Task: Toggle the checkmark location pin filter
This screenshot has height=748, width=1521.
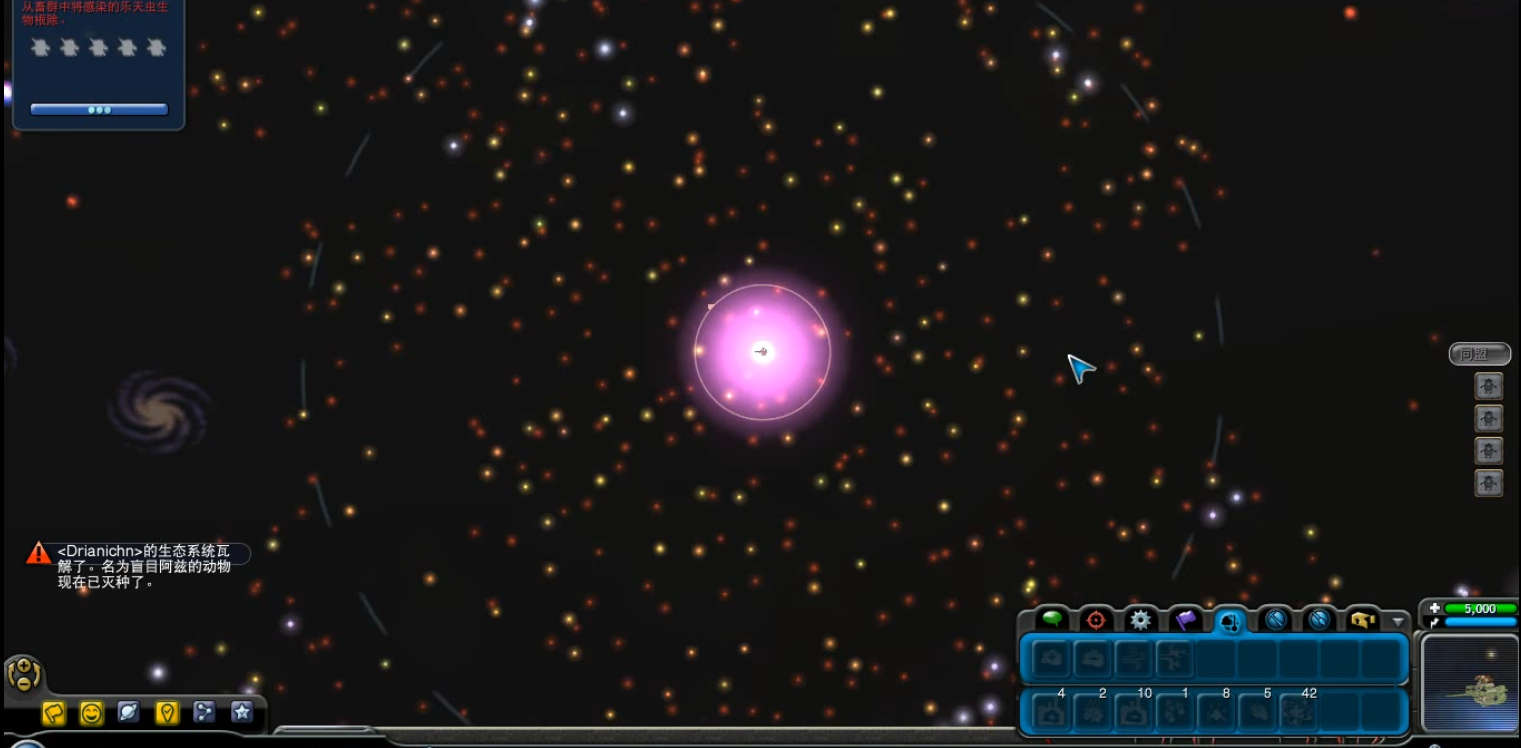Action: [x=167, y=712]
